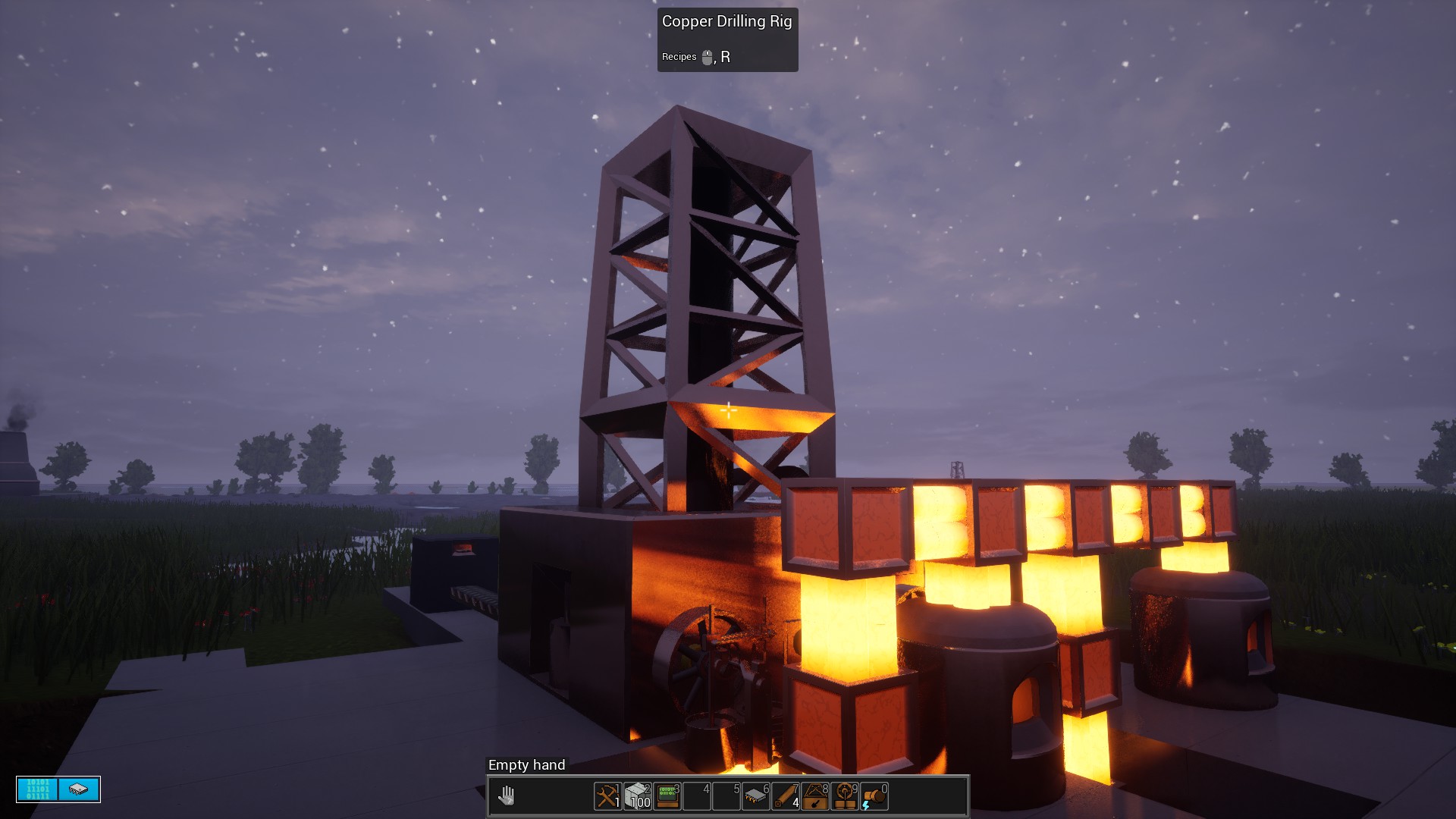Select the electric motor slot with lightning bolt
The image size is (1456, 819).
click(874, 796)
